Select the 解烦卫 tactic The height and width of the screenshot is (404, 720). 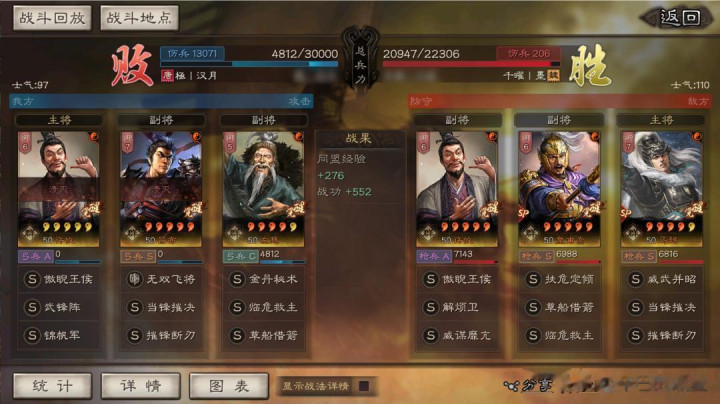(x=455, y=308)
